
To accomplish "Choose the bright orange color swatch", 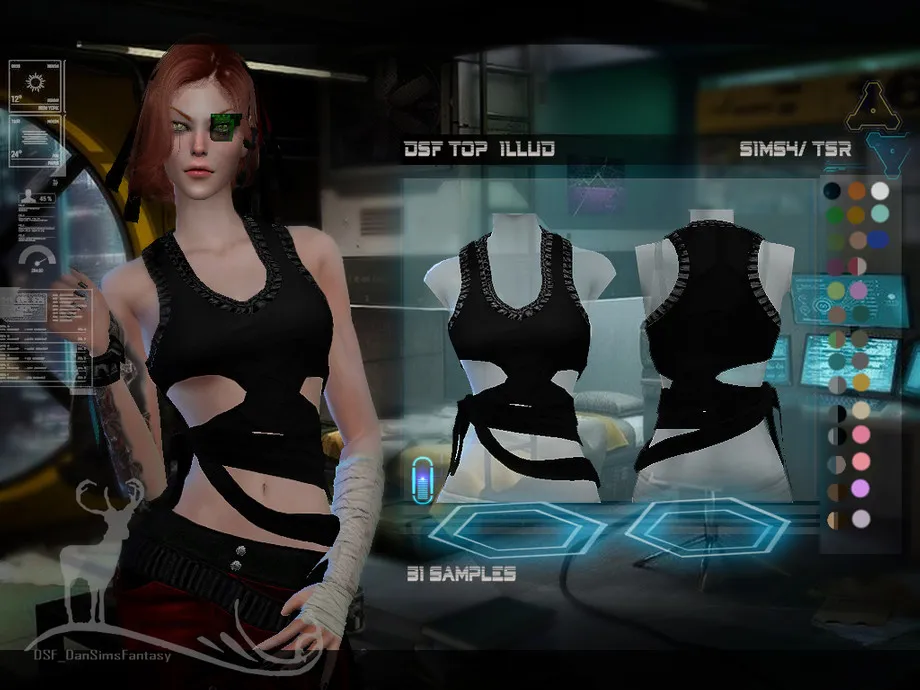I will 856,190.
